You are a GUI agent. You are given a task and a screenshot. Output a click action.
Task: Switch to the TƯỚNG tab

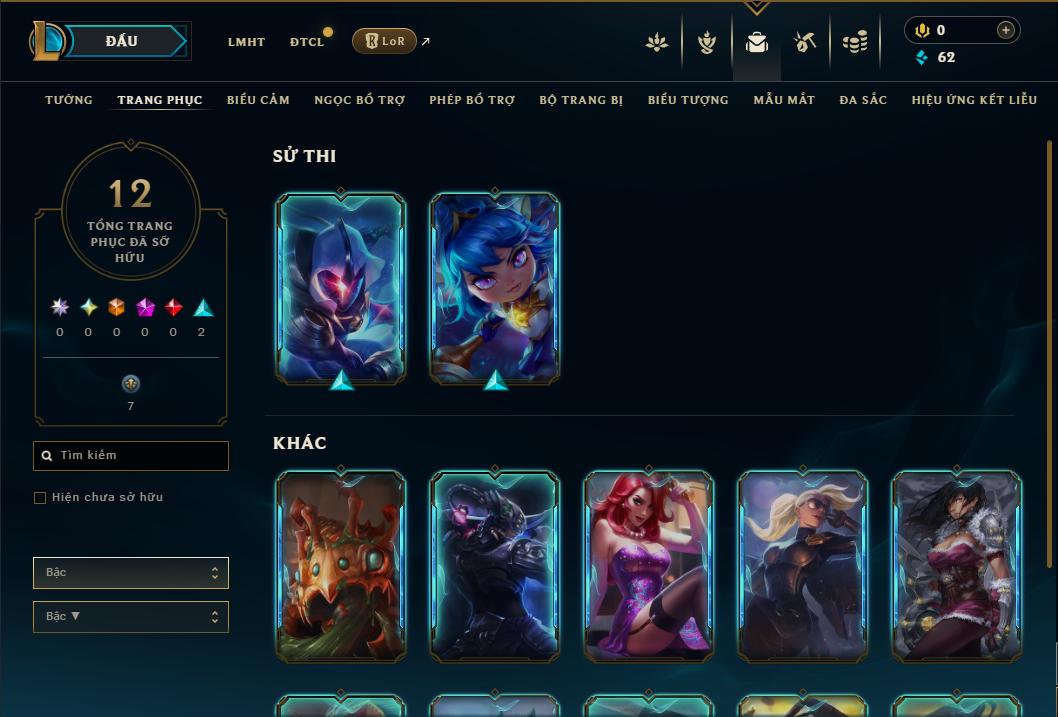69,100
